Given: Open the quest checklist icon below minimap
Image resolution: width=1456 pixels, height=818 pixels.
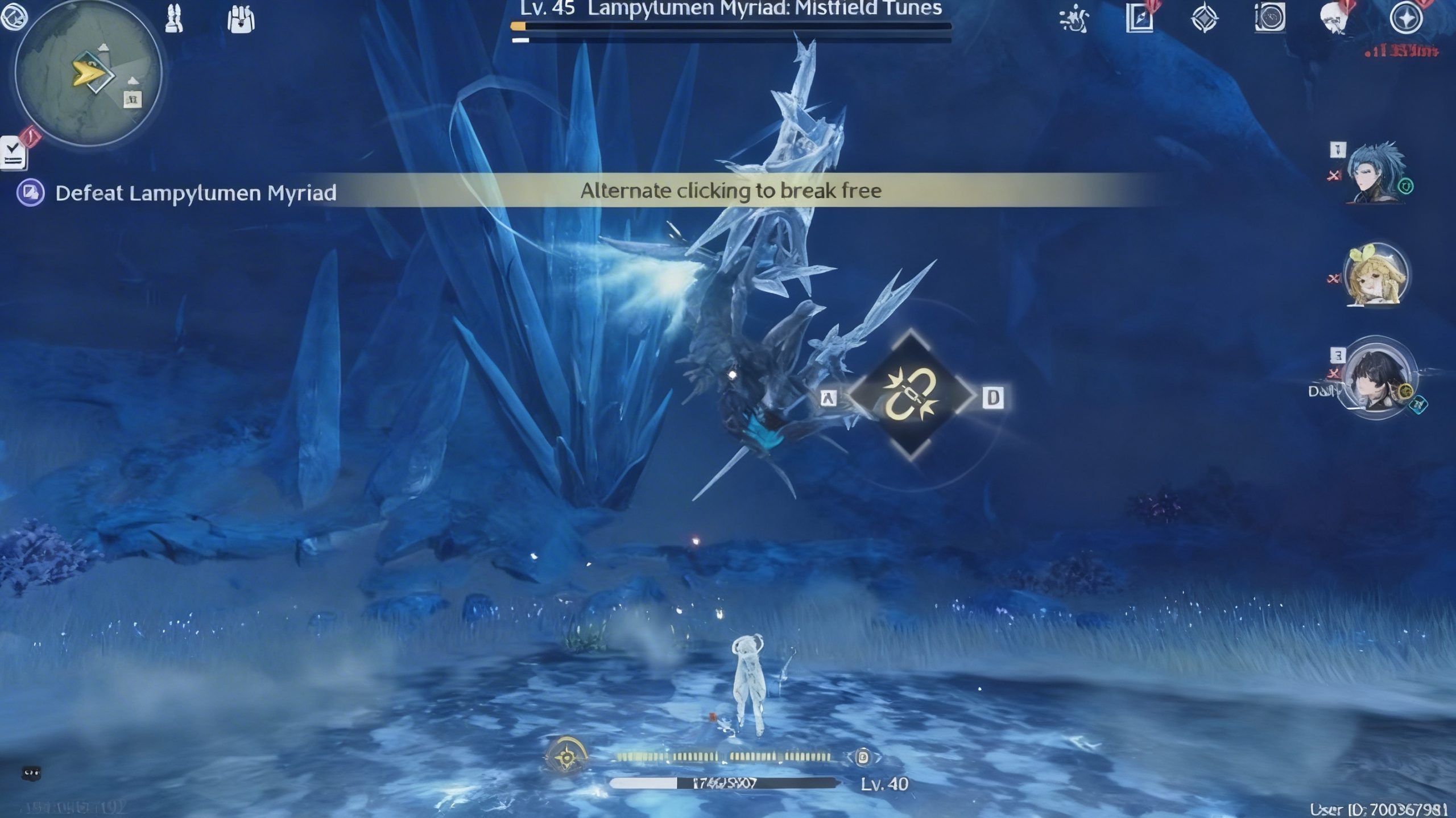Looking at the screenshot, I should pos(13,154).
